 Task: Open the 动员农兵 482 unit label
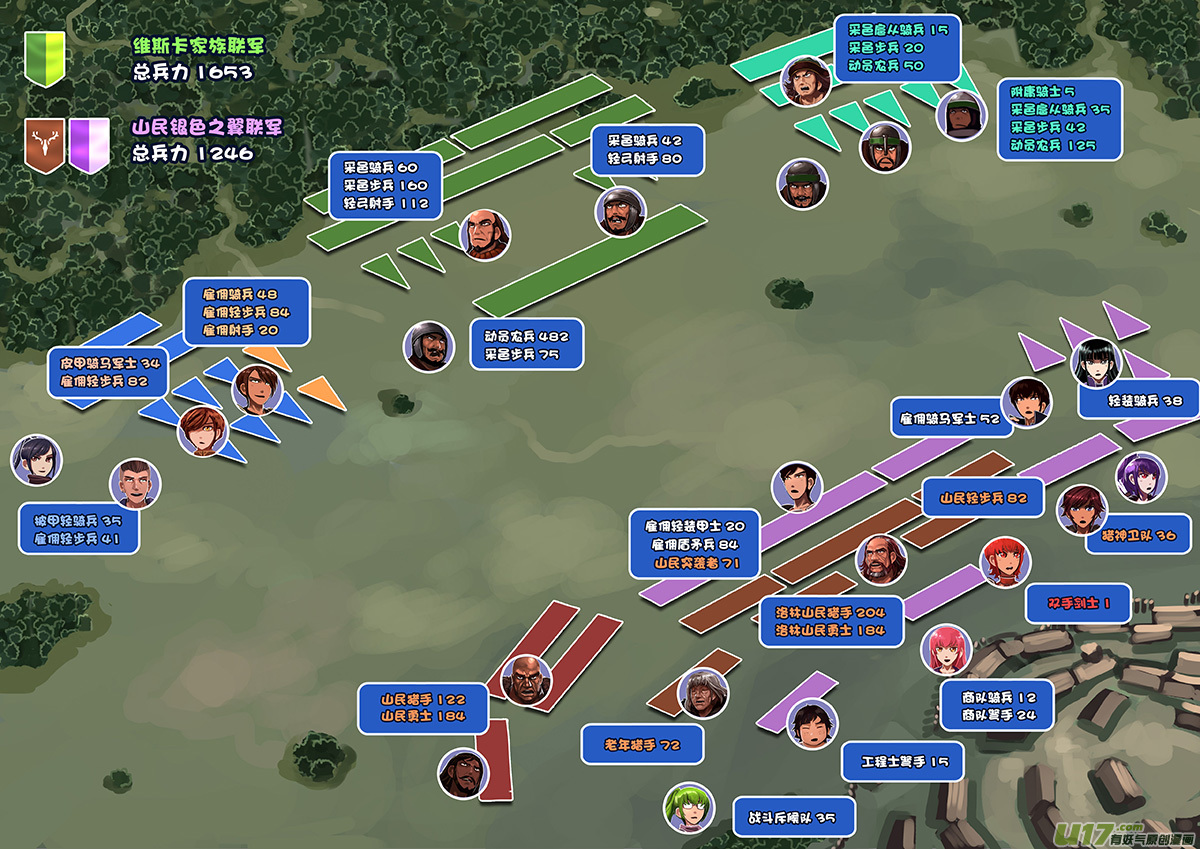coord(526,345)
